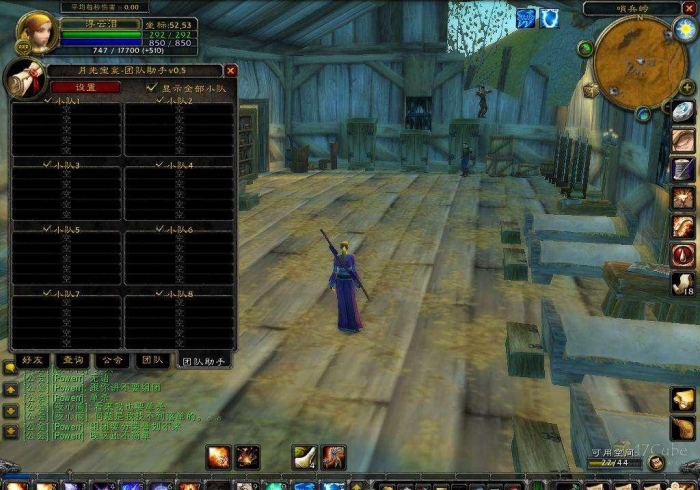Viewport: 700px width, 490px height.
Task: Use the right-side item slot showing 18
Action: pos(684,283)
